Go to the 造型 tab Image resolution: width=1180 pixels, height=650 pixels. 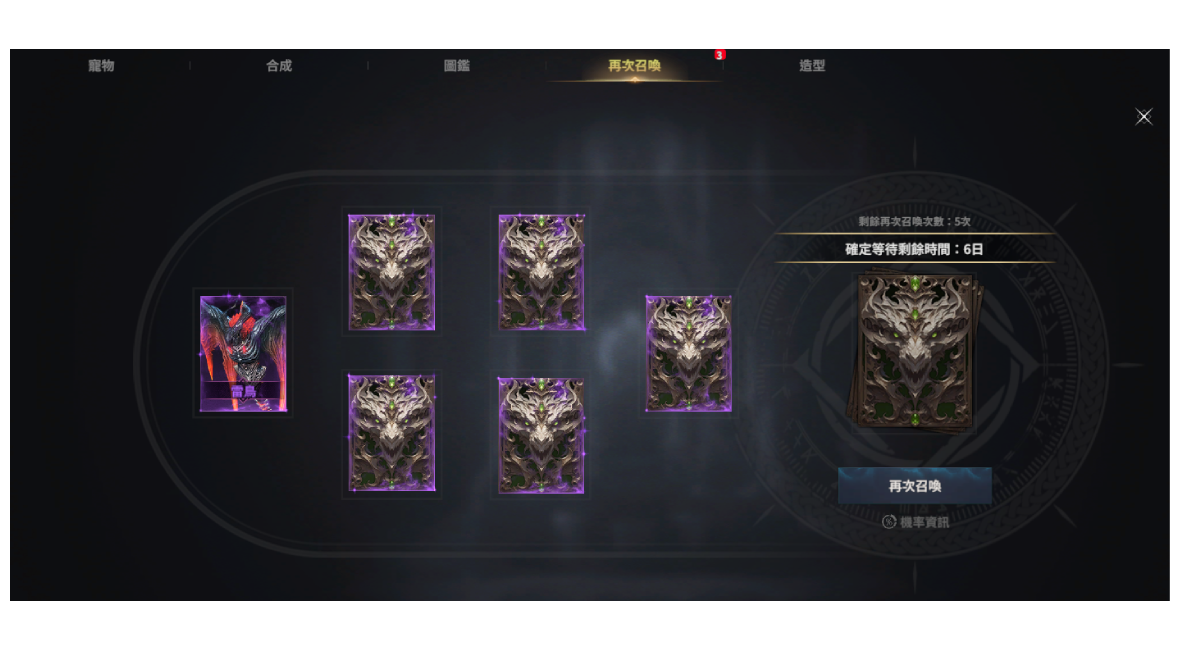click(812, 66)
